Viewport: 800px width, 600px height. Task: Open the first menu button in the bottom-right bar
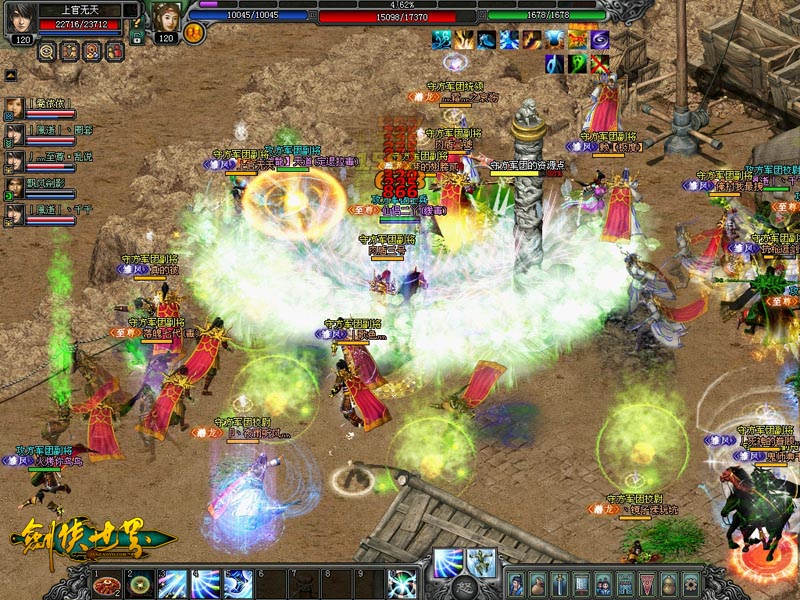tap(516, 584)
